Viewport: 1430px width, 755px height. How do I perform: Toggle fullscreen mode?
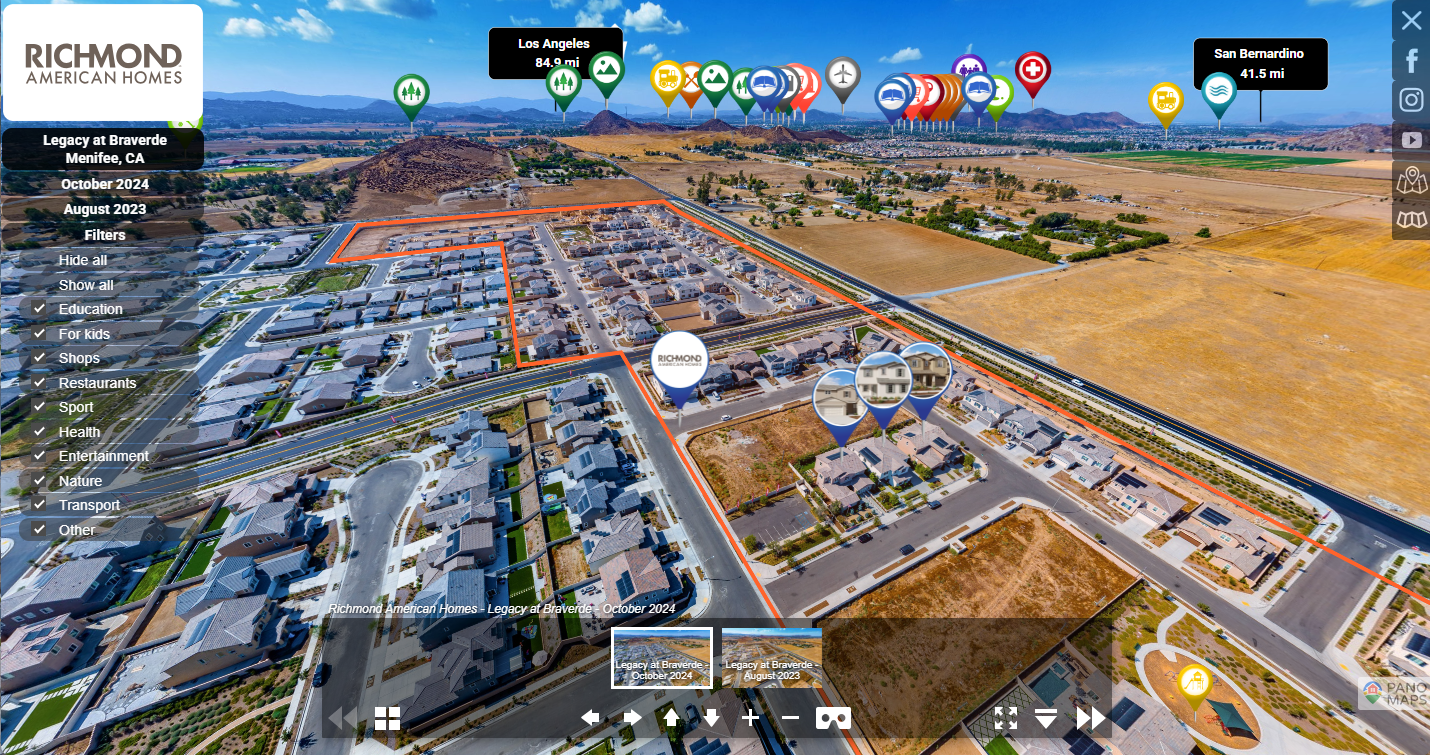(1006, 717)
